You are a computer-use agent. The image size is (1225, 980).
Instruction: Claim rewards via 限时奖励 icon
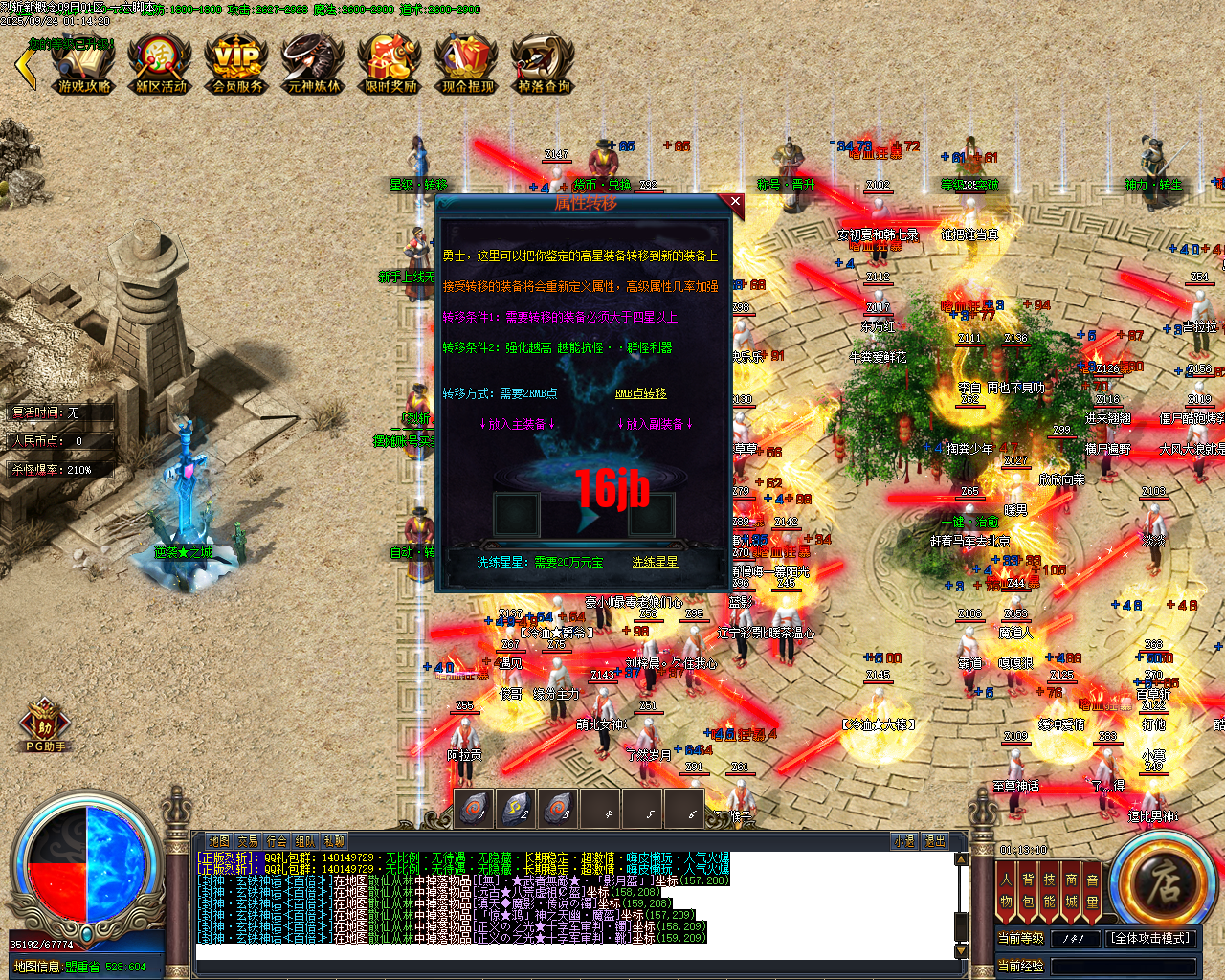[389, 65]
